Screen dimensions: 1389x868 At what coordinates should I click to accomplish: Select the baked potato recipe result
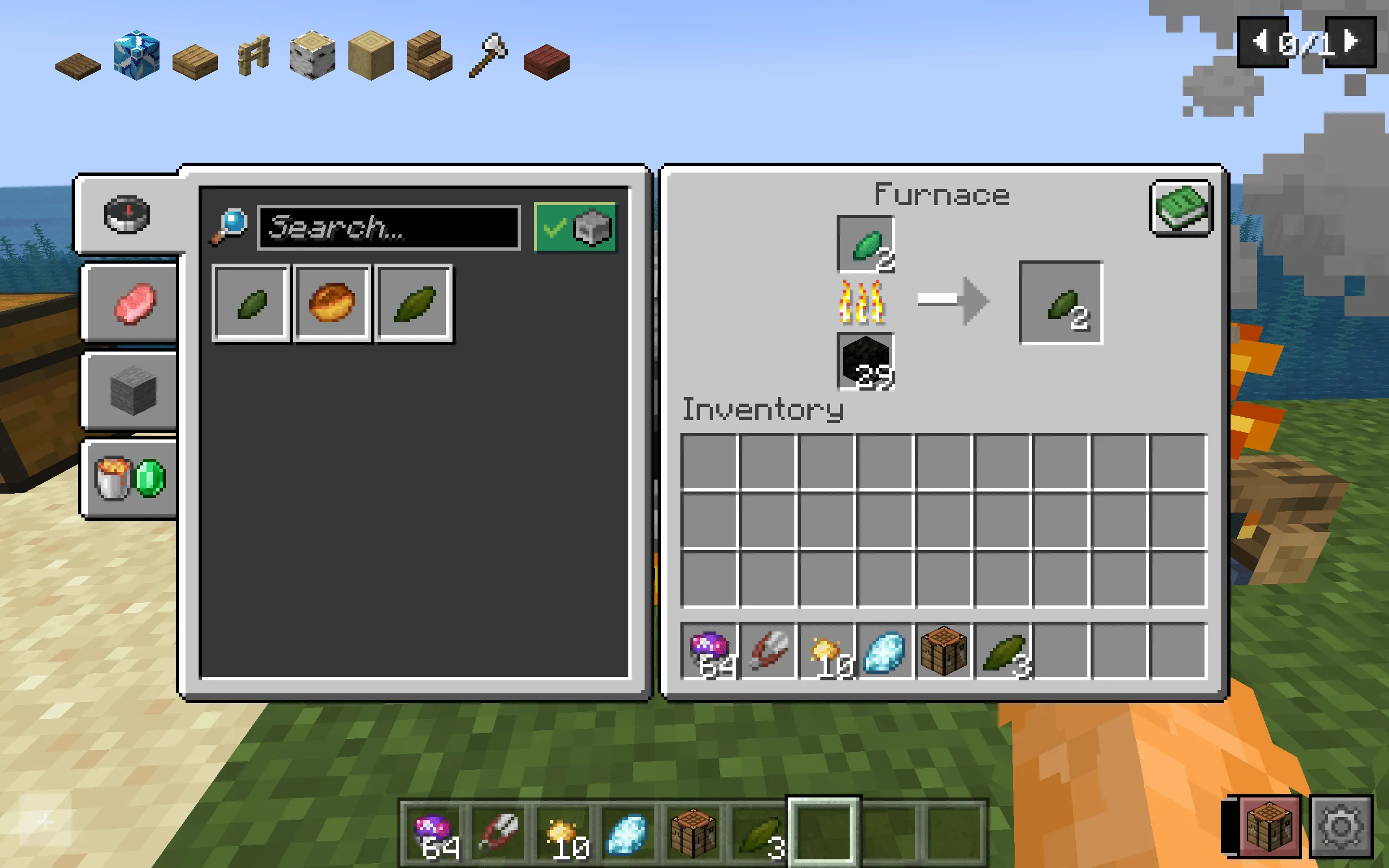pos(332,303)
